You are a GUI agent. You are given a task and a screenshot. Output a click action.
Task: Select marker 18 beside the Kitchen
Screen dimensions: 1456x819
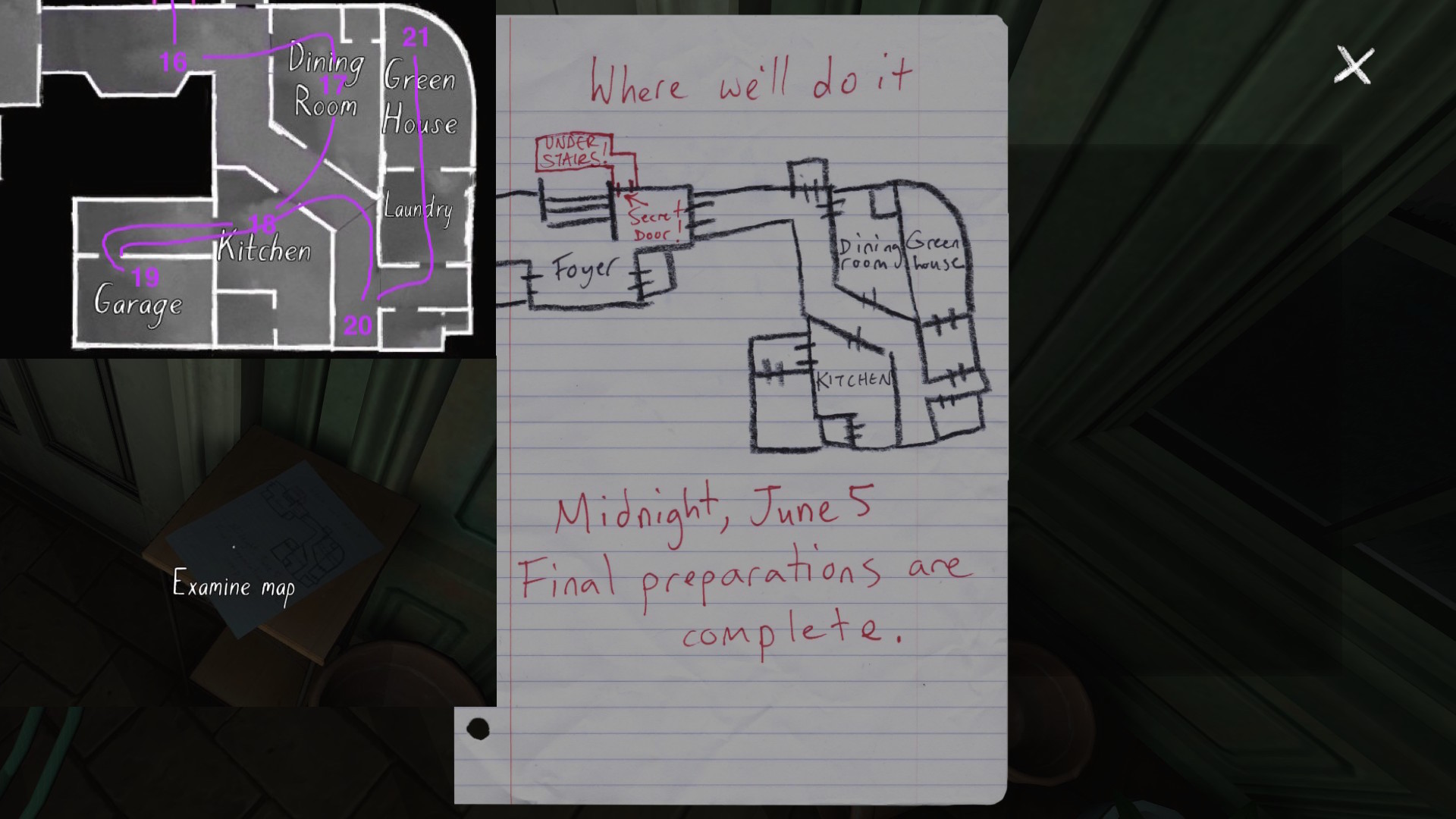(x=261, y=224)
